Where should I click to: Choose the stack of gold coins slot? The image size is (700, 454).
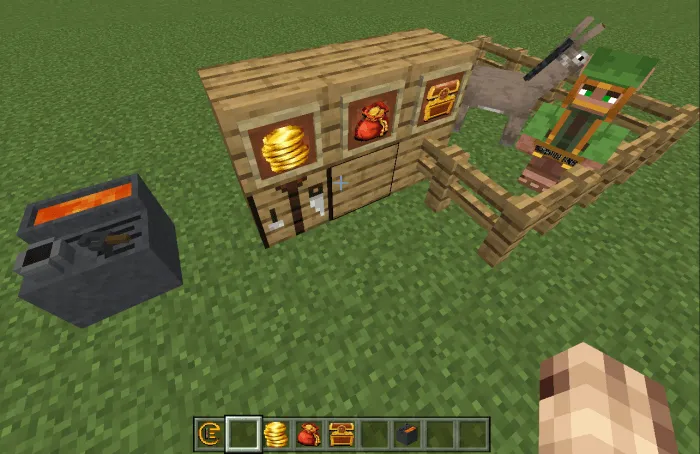276,434
